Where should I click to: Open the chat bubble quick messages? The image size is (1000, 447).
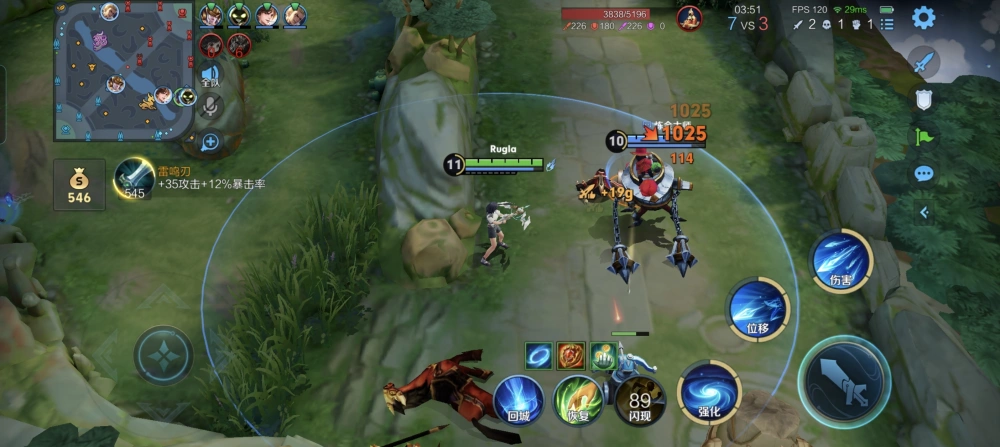(x=923, y=174)
